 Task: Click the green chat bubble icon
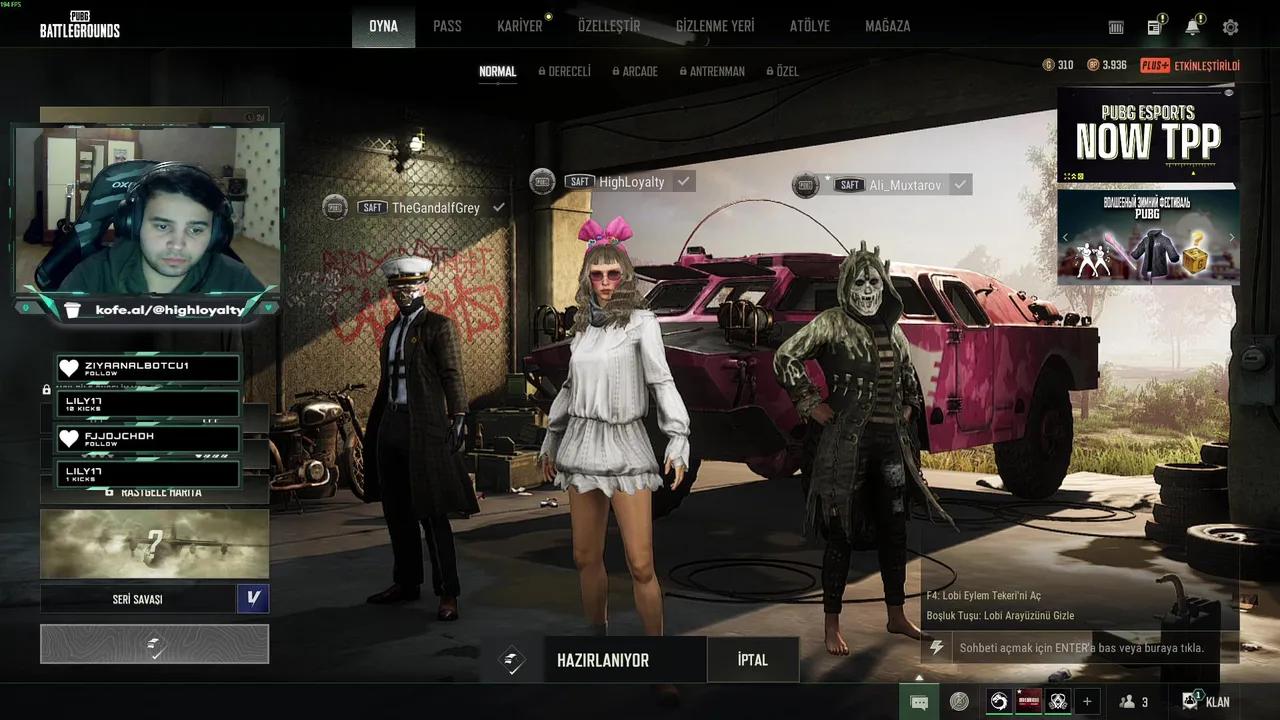918,701
